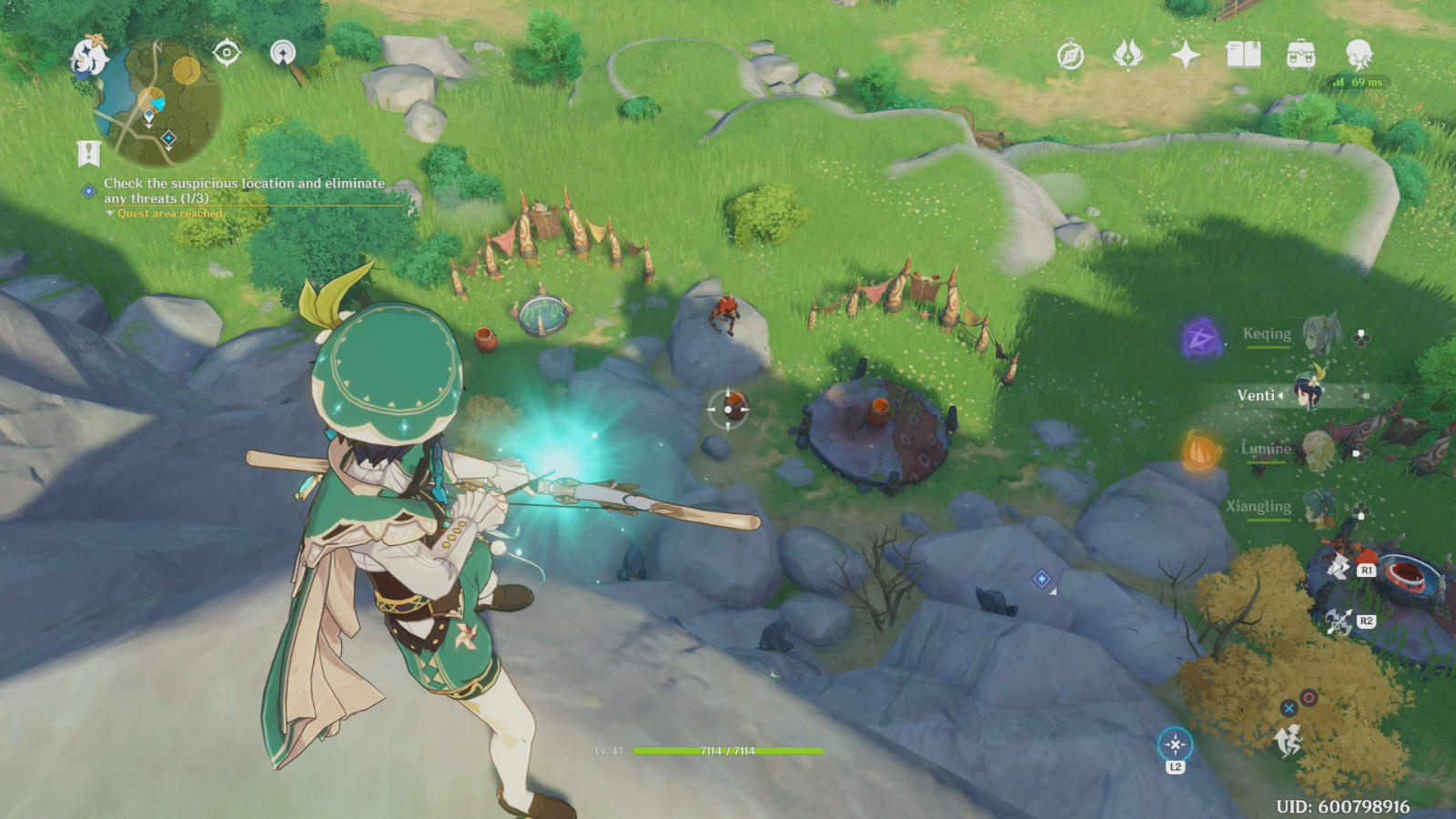Open the shortcut wheel compass icon
Screen dimensions: 1456x819
coord(1175,745)
